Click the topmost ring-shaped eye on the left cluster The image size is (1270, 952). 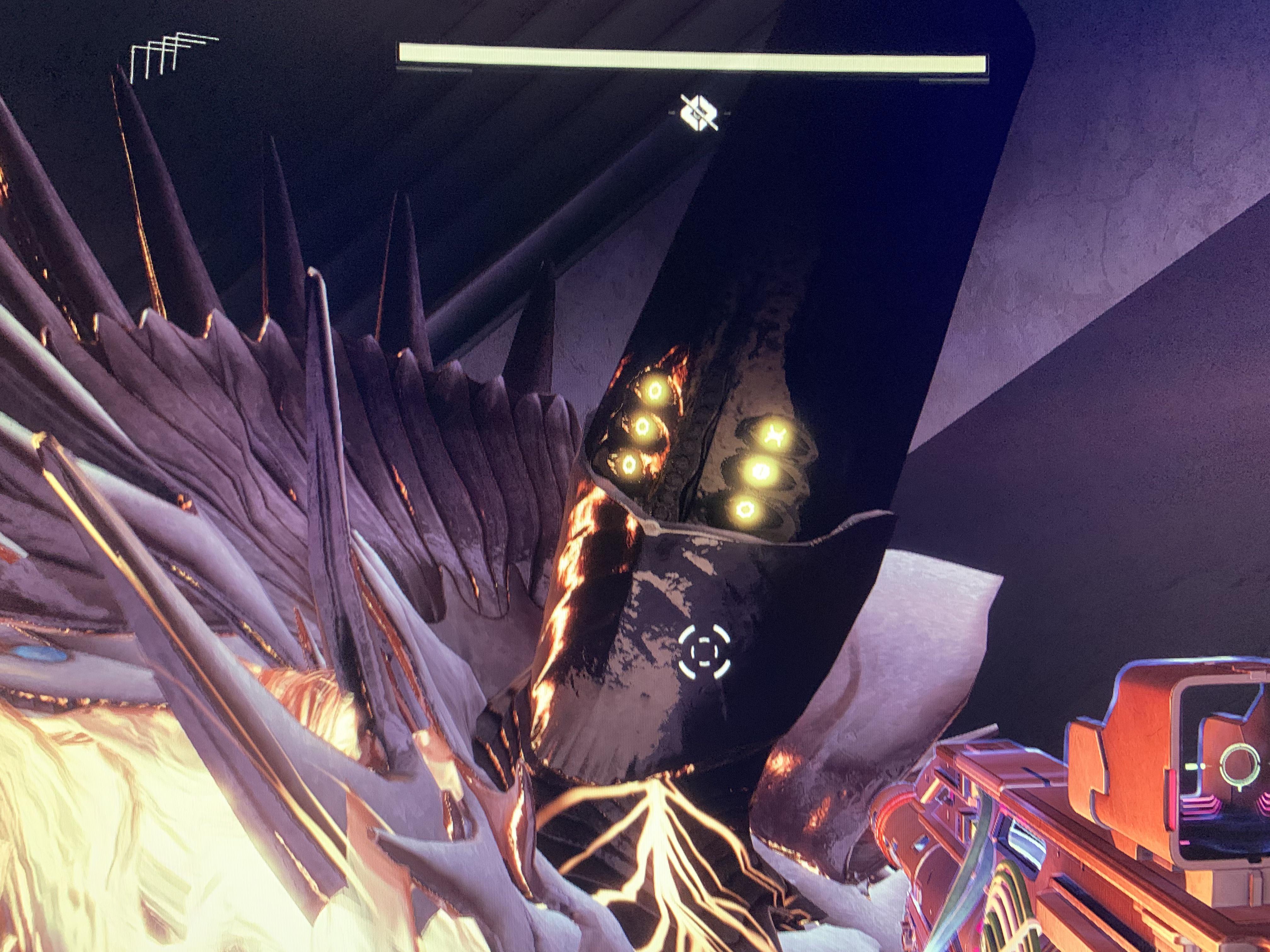point(655,390)
